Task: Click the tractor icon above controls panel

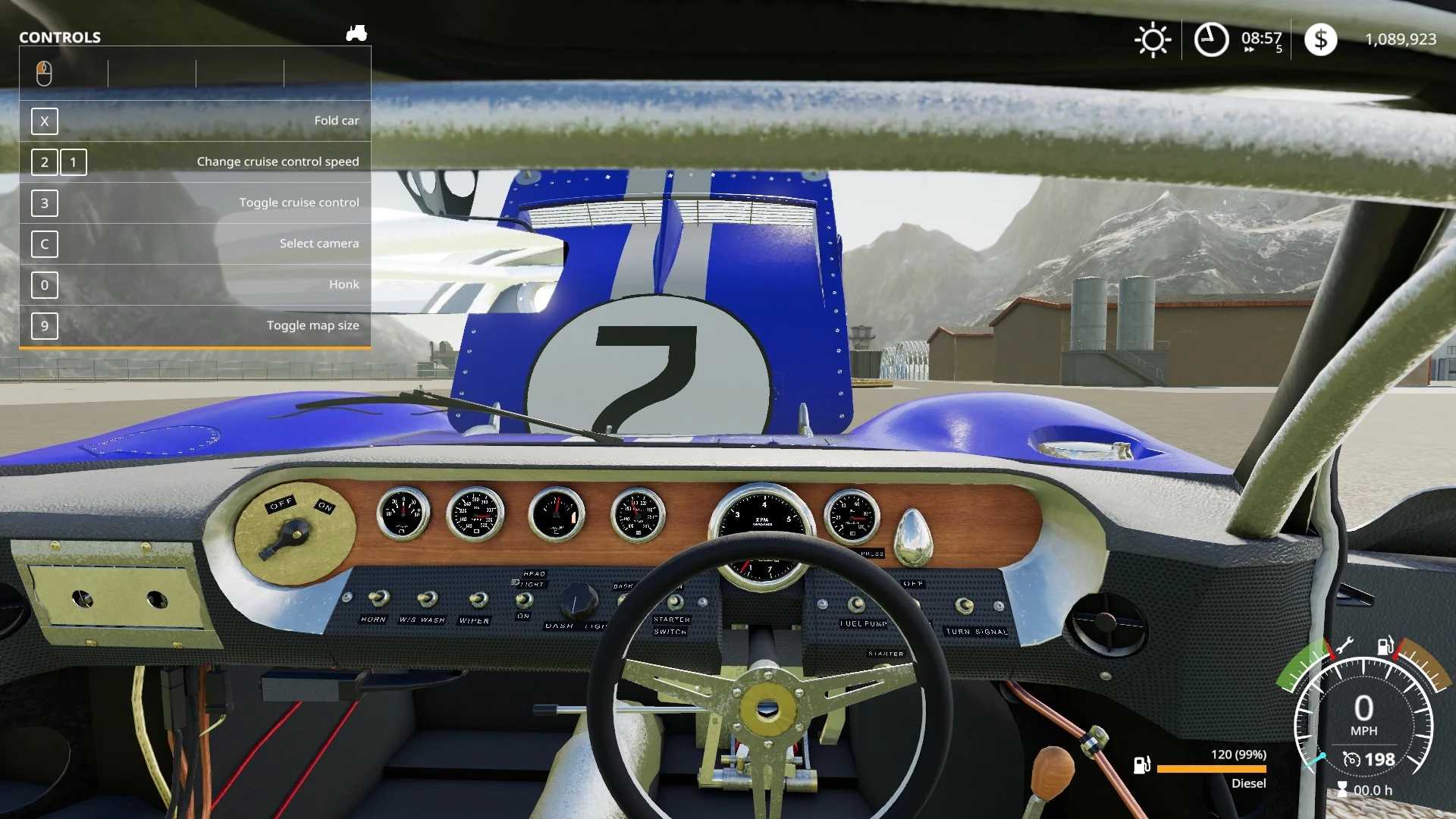Action: [x=356, y=33]
